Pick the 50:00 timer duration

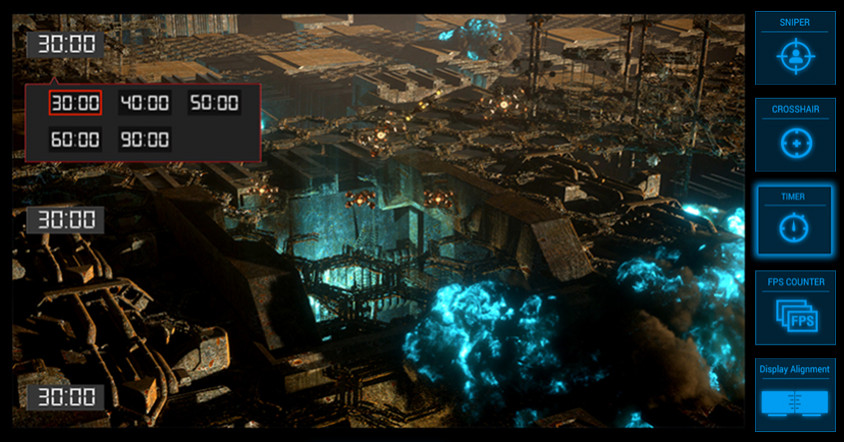pos(214,103)
